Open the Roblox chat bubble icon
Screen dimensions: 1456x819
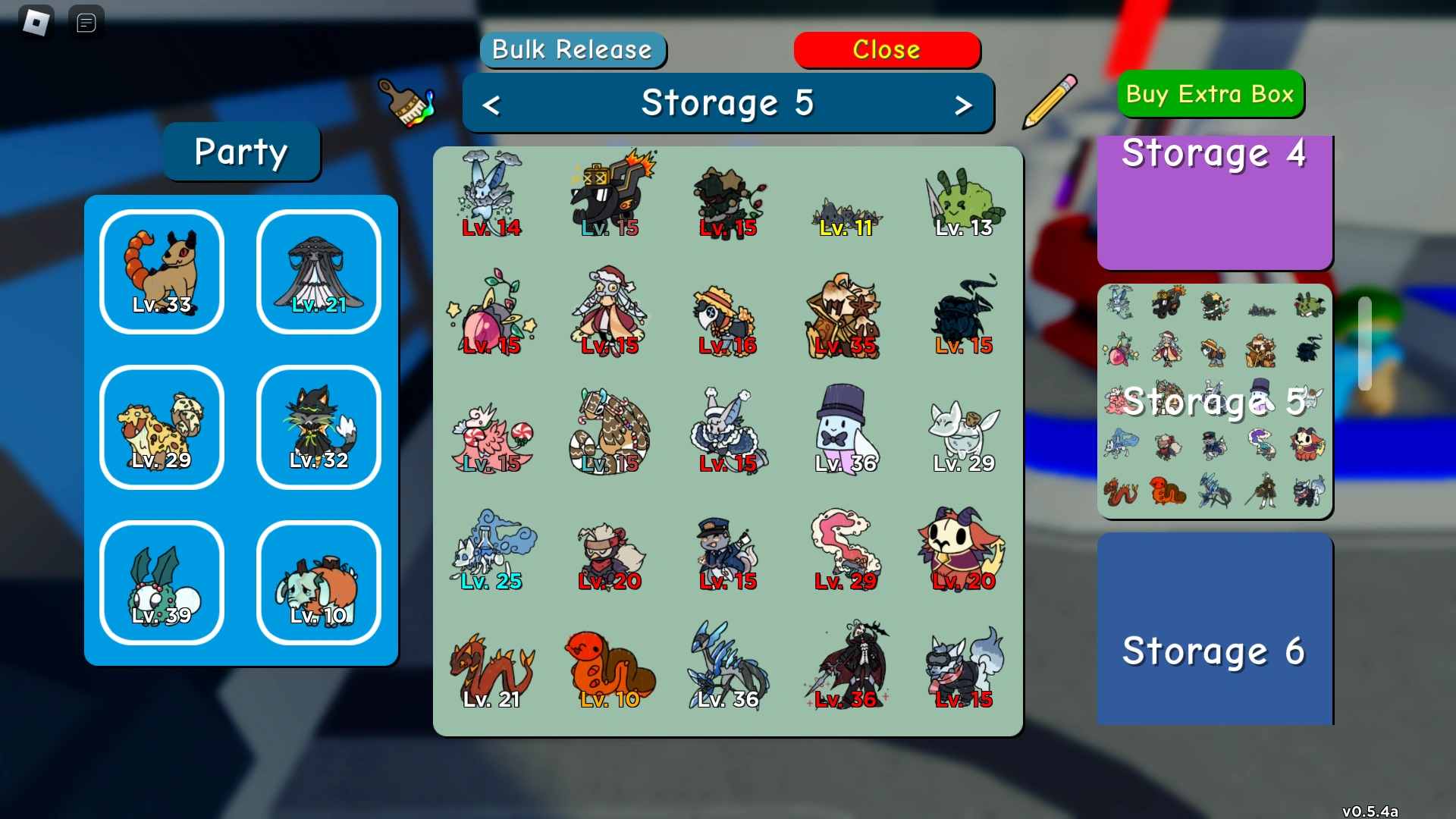(x=86, y=22)
